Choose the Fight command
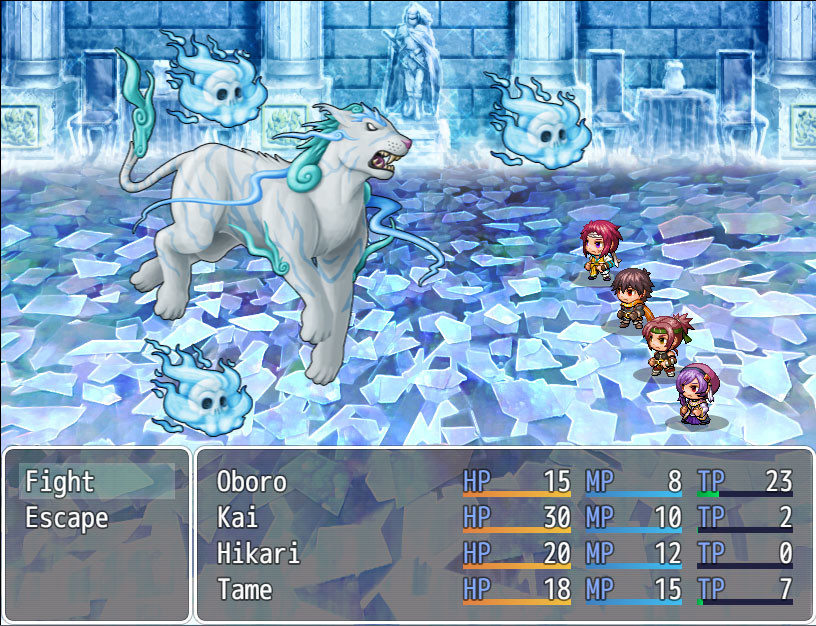Image resolution: width=816 pixels, height=626 pixels. click(x=60, y=482)
